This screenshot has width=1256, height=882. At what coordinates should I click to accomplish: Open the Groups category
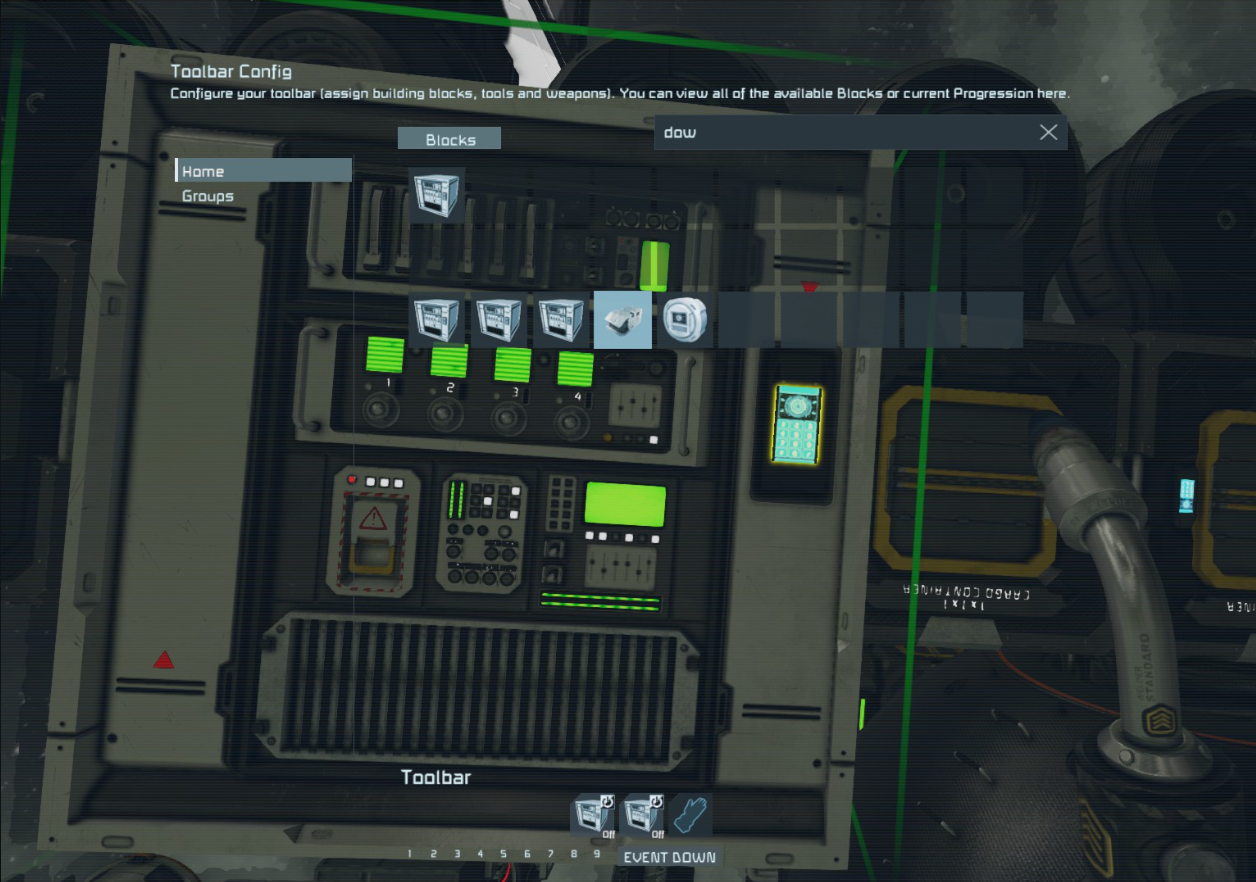[208, 196]
